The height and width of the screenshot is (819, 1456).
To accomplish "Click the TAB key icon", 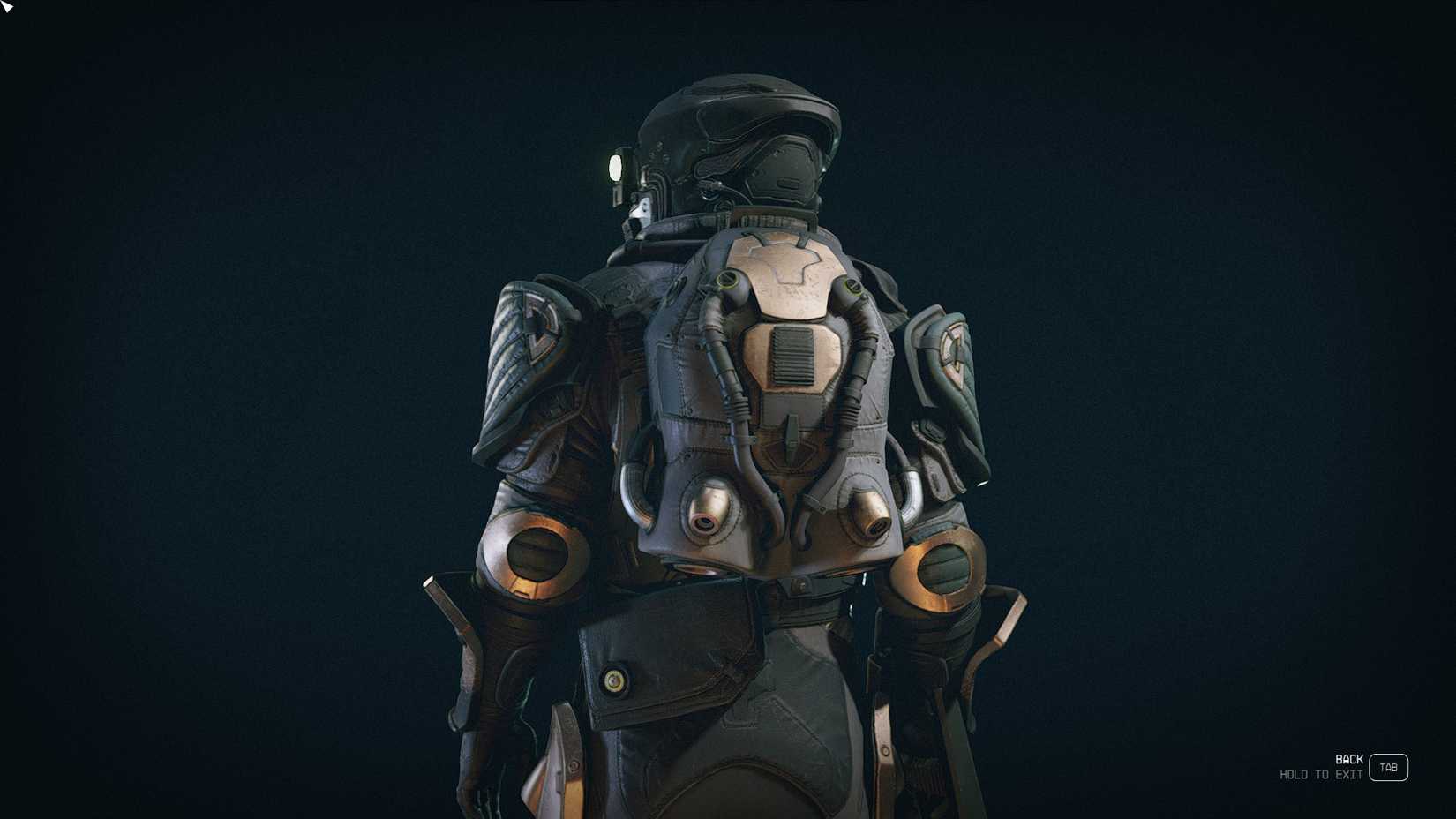I will [x=1388, y=767].
